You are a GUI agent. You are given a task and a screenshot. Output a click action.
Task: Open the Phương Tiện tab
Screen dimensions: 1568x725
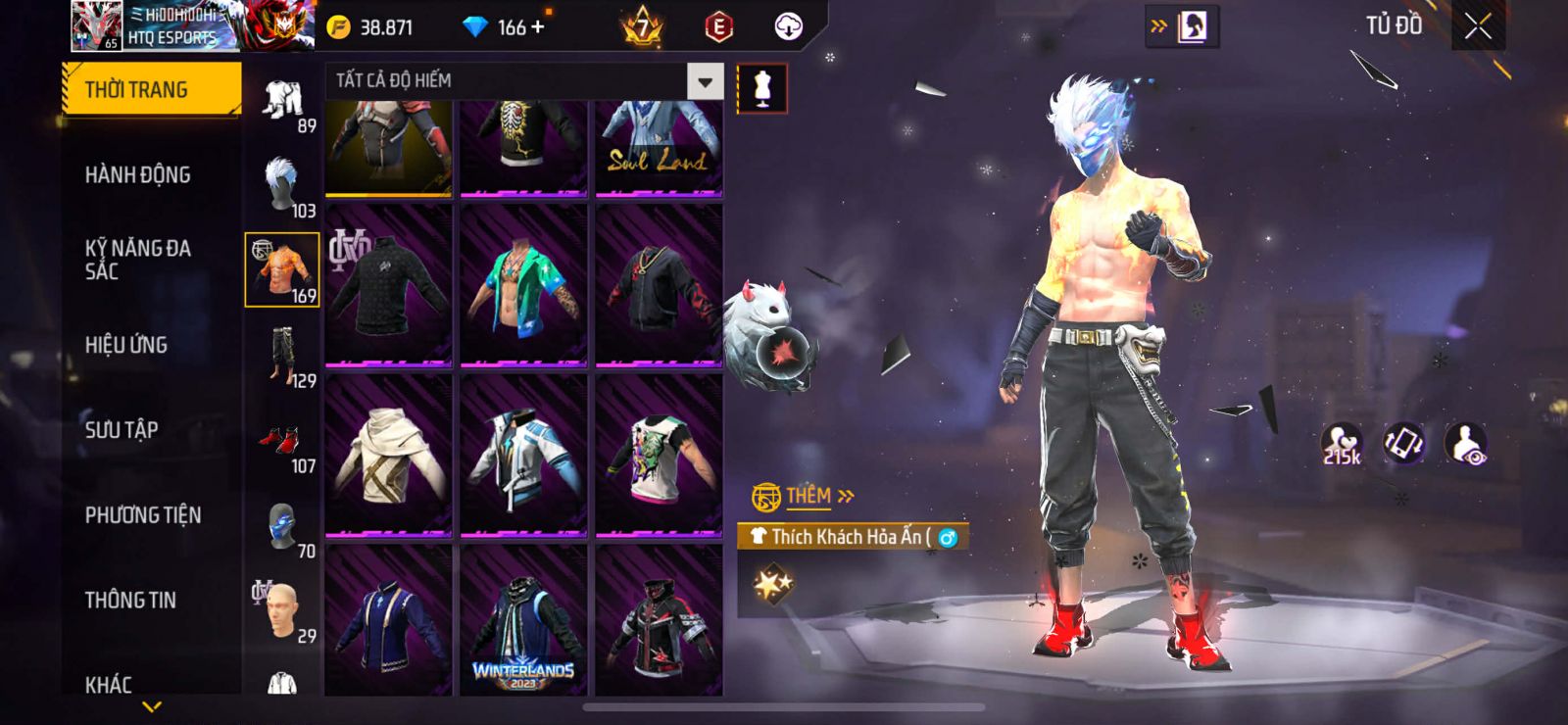143,515
